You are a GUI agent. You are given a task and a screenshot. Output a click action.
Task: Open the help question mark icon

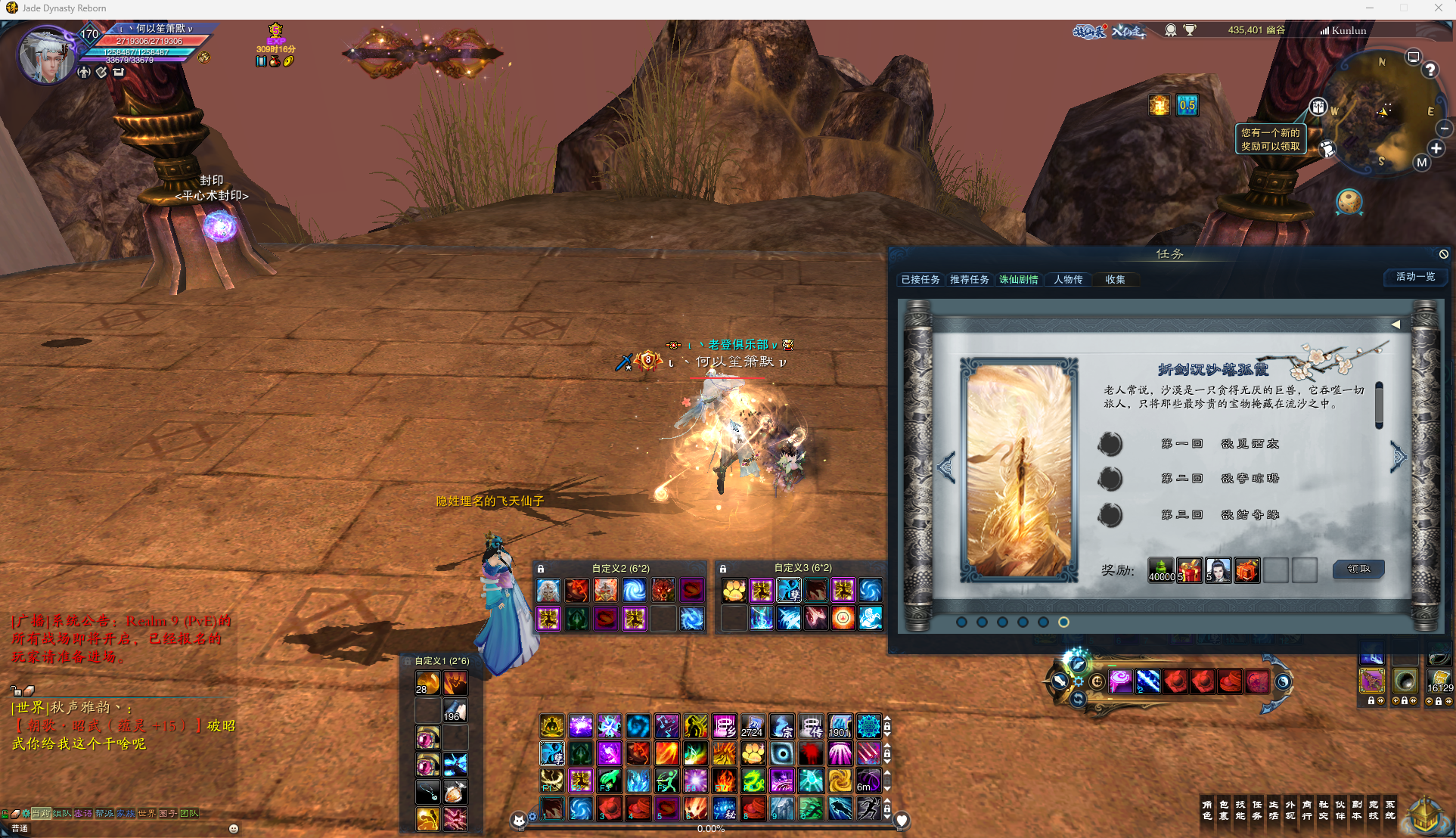[x=1430, y=70]
